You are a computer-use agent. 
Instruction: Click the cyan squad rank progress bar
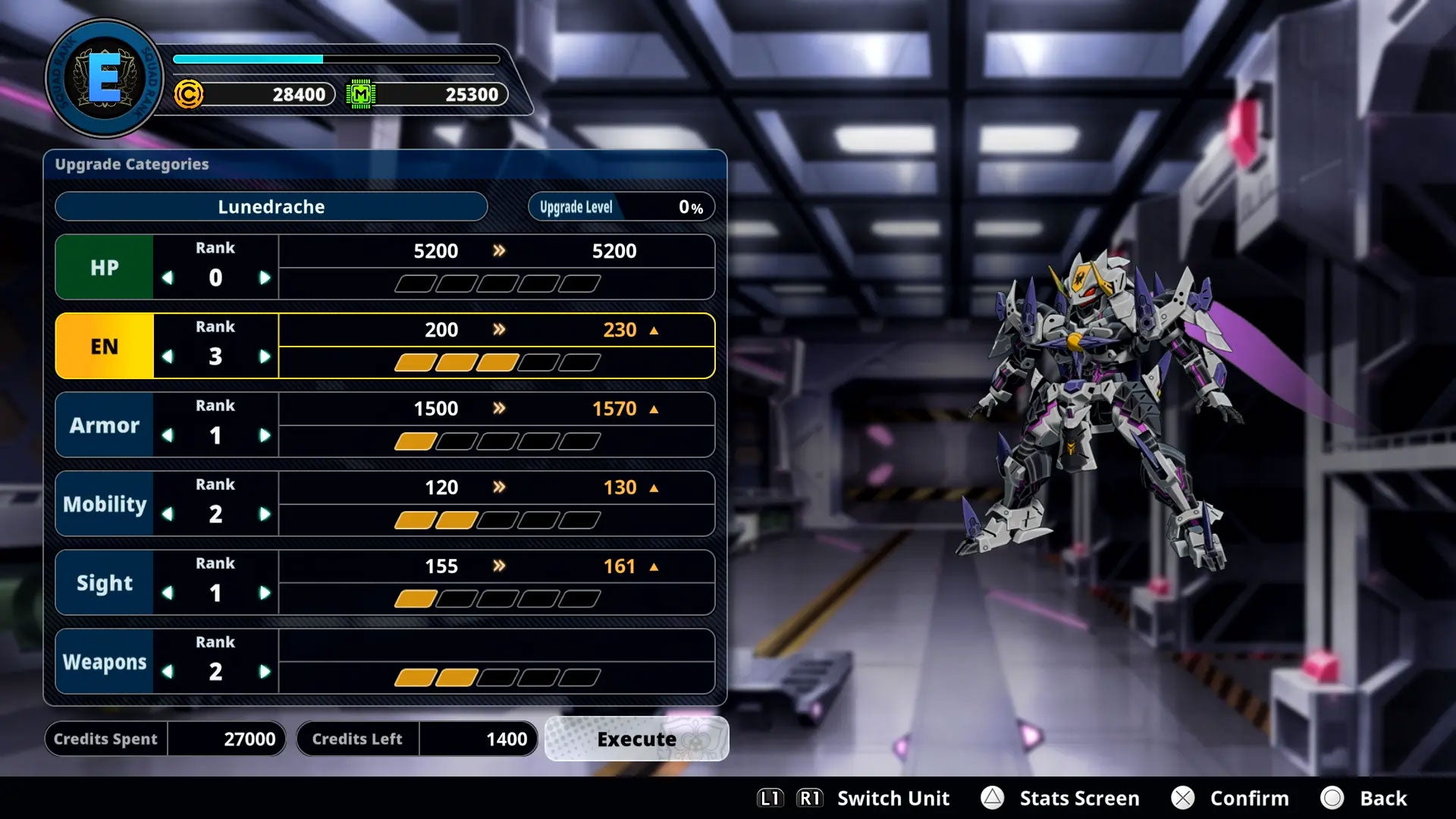click(x=246, y=58)
